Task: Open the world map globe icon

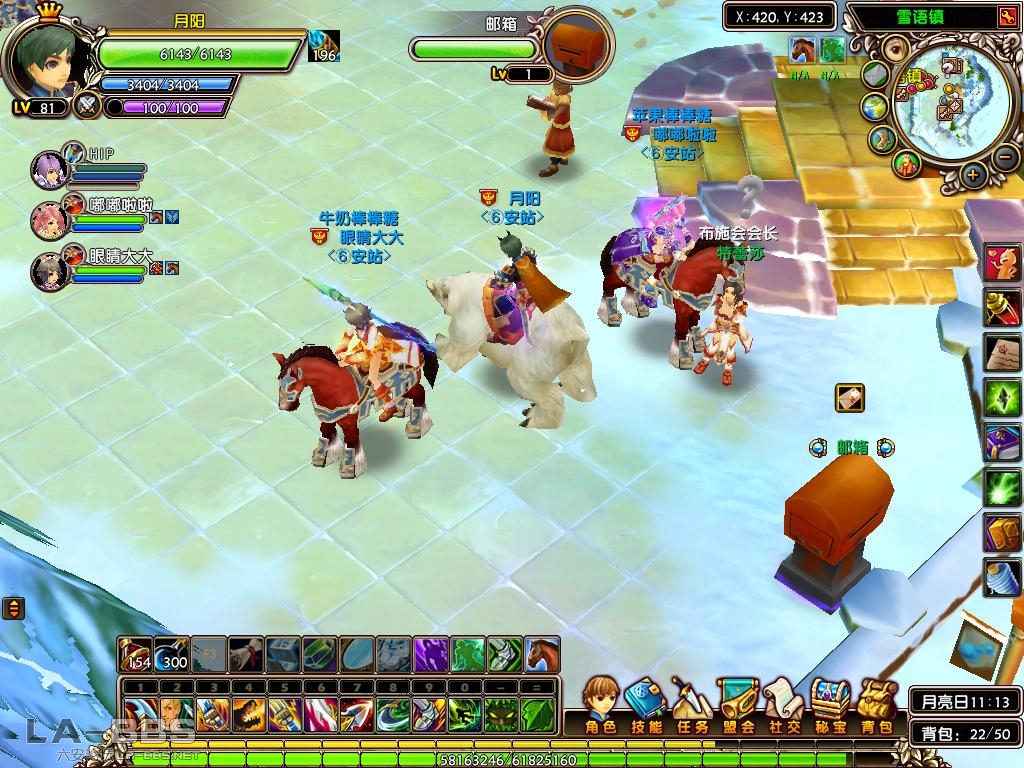Action: (874, 106)
